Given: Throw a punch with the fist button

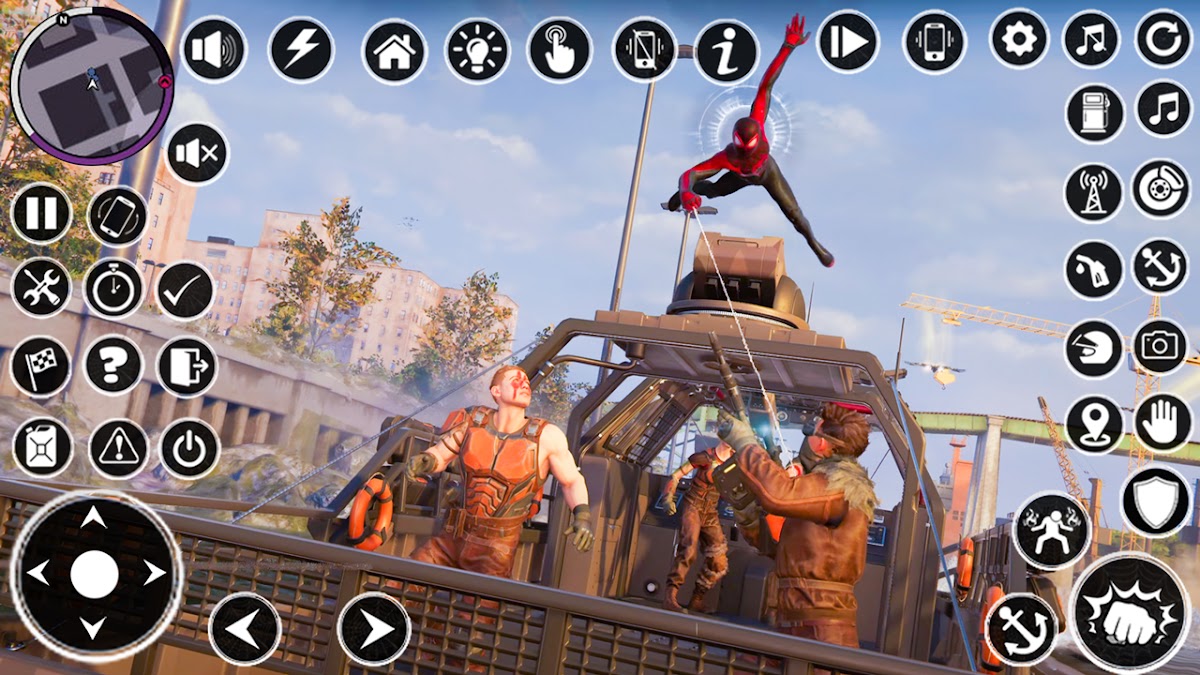Looking at the screenshot, I should point(1130,613).
